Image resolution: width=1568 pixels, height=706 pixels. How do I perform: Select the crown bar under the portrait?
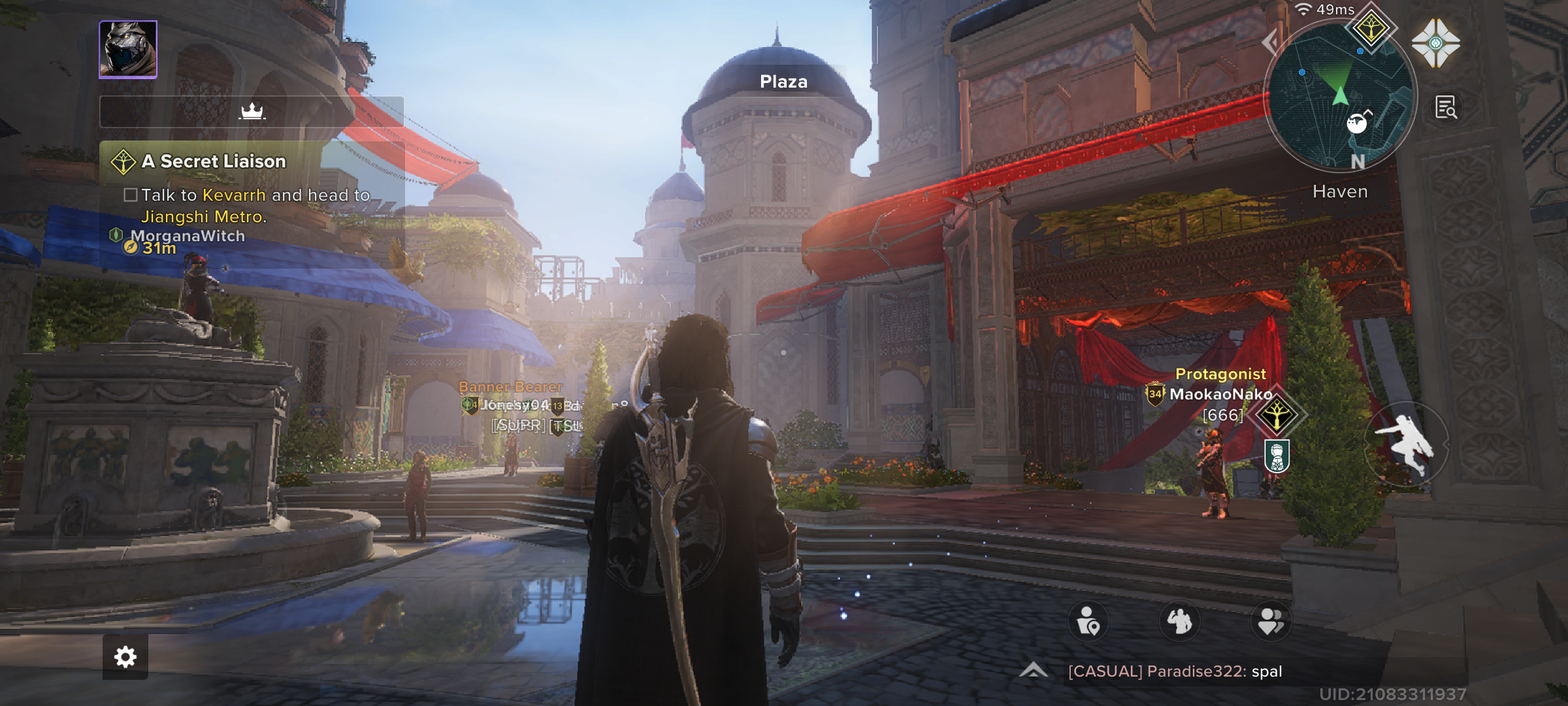coord(252,112)
